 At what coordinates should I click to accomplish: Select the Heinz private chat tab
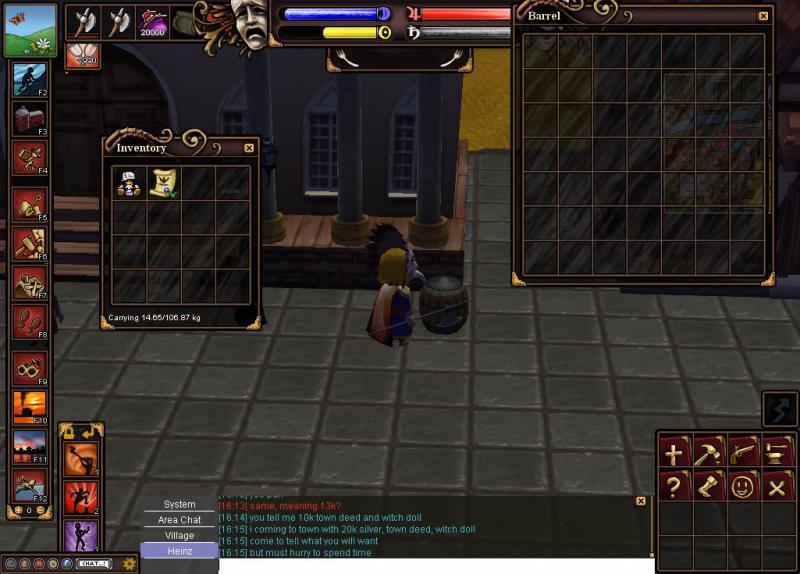pos(180,551)
